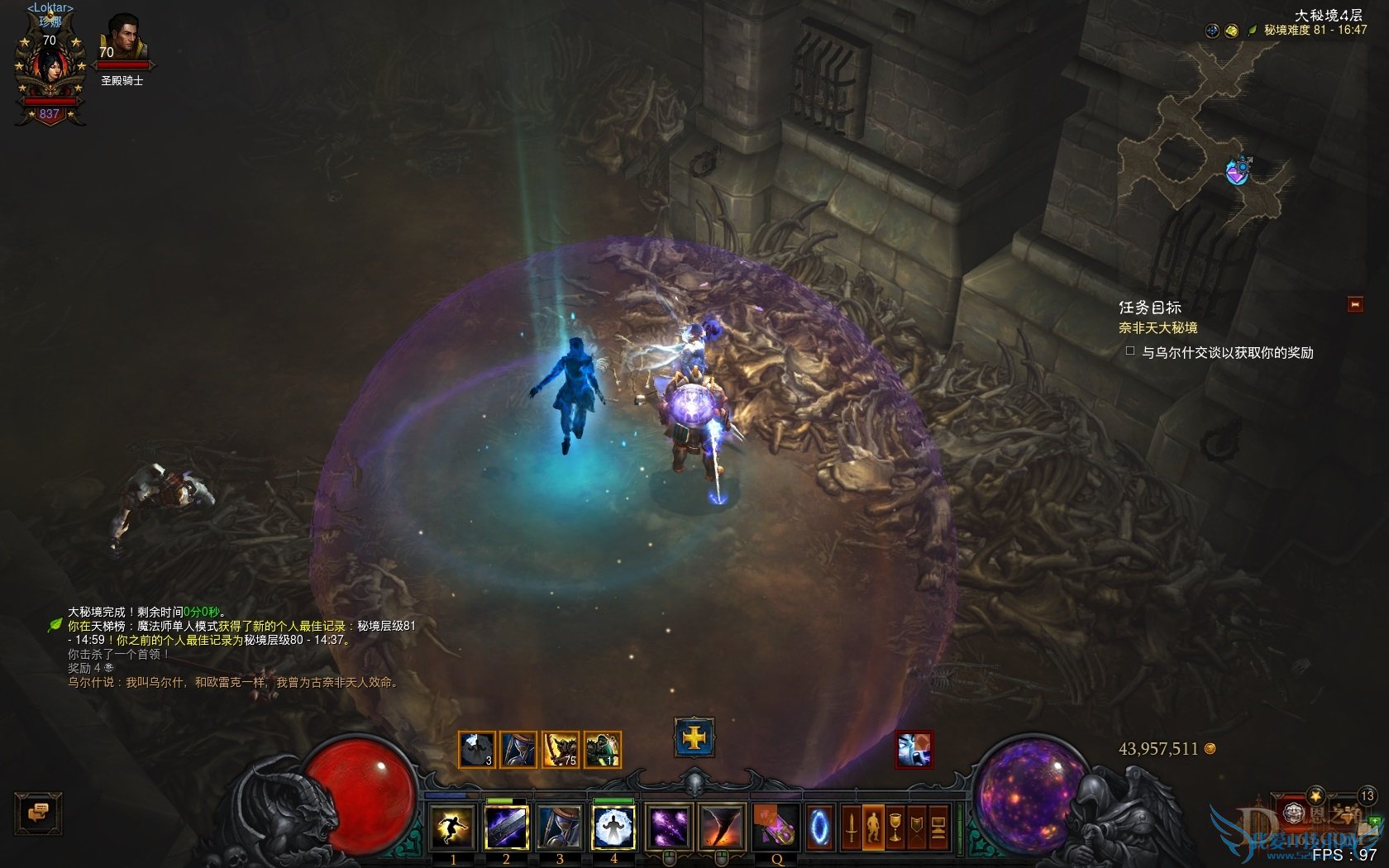Click the golden cross buff icon
Image resolution: width=1389 pixels, height=868 pixels.
coord(694,737)
